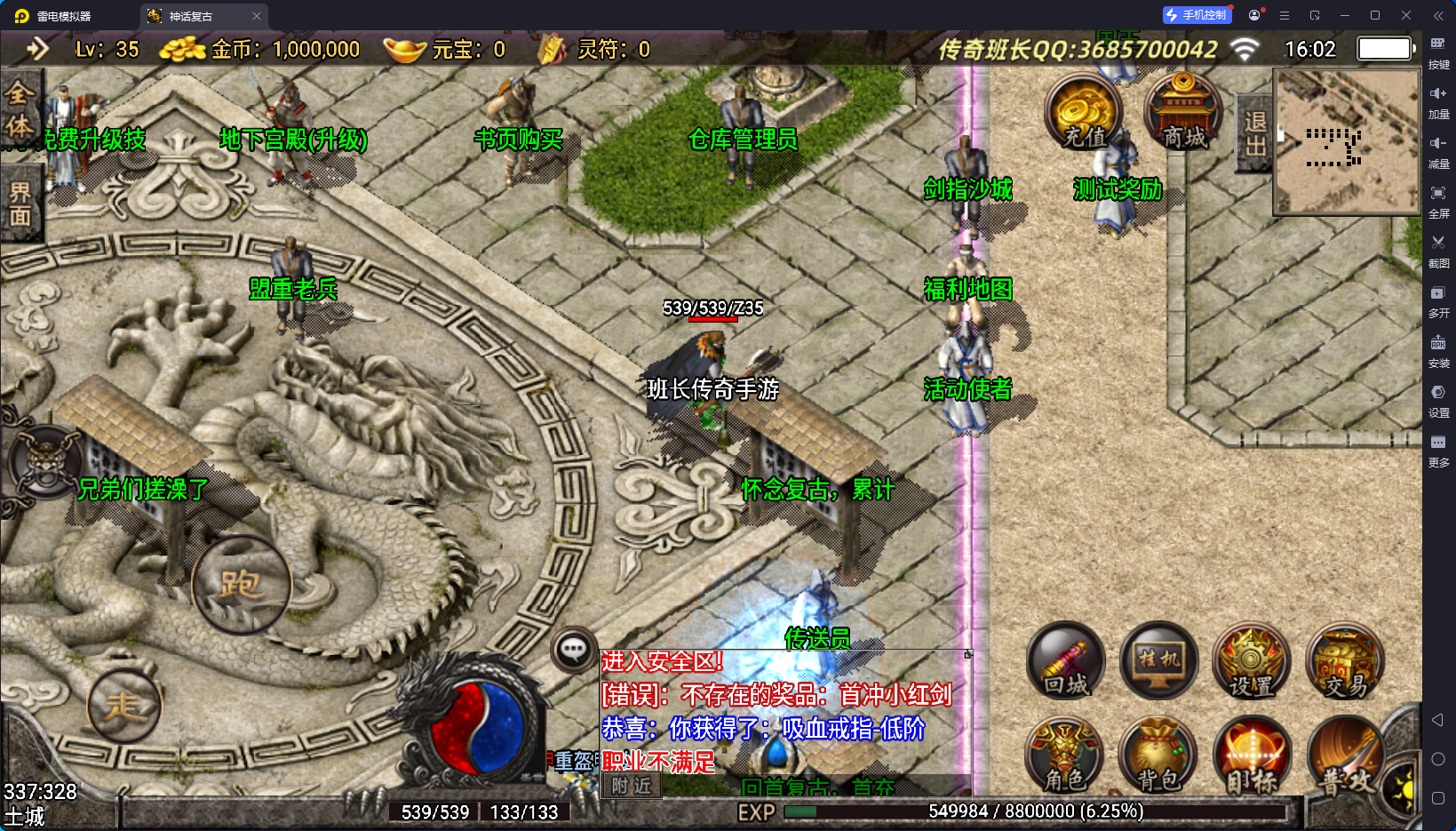1456x831 pixels.
Task: Open the minimap
Action: (x=1347, y=142)
